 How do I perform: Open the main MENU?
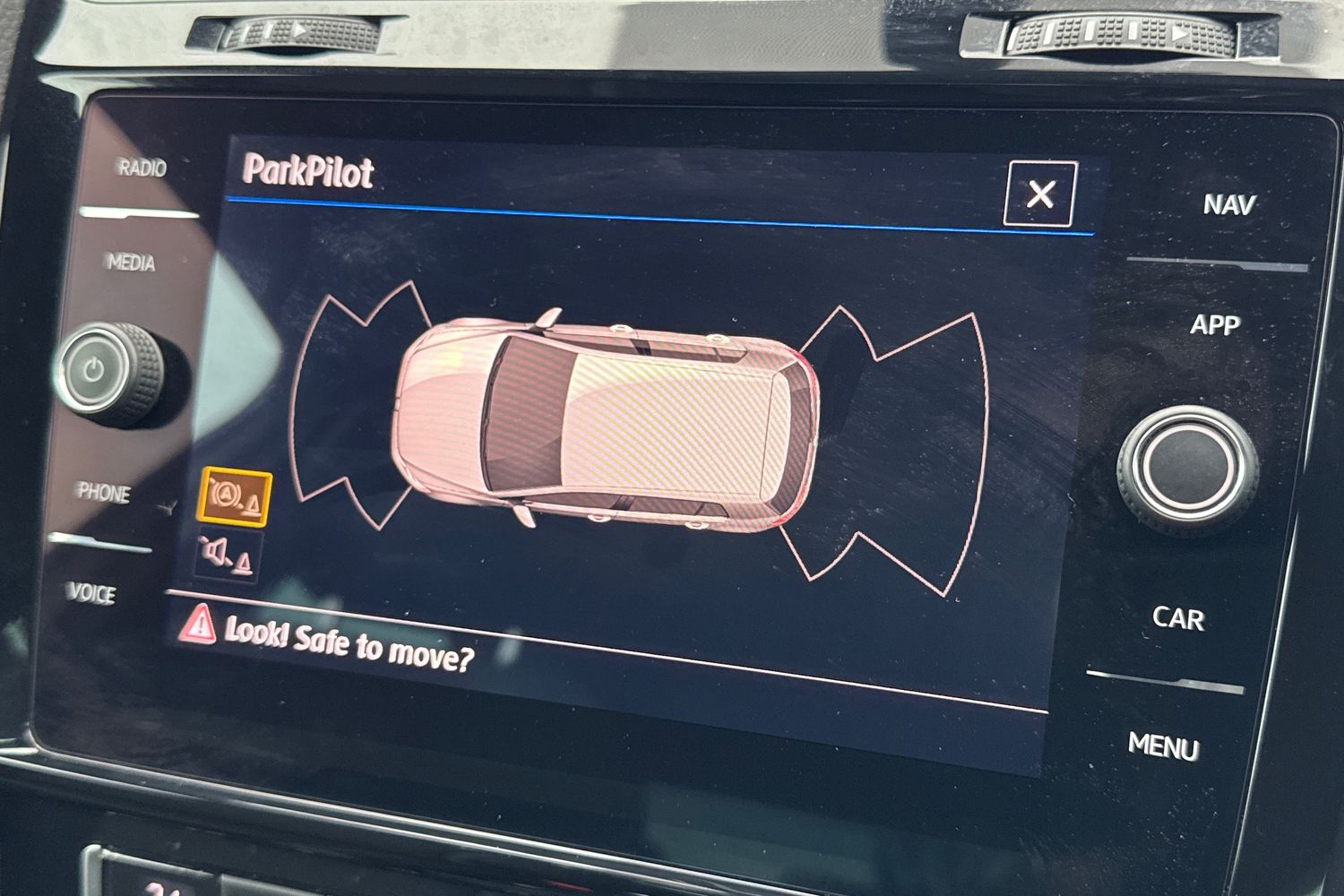[x=1163, y=745]
